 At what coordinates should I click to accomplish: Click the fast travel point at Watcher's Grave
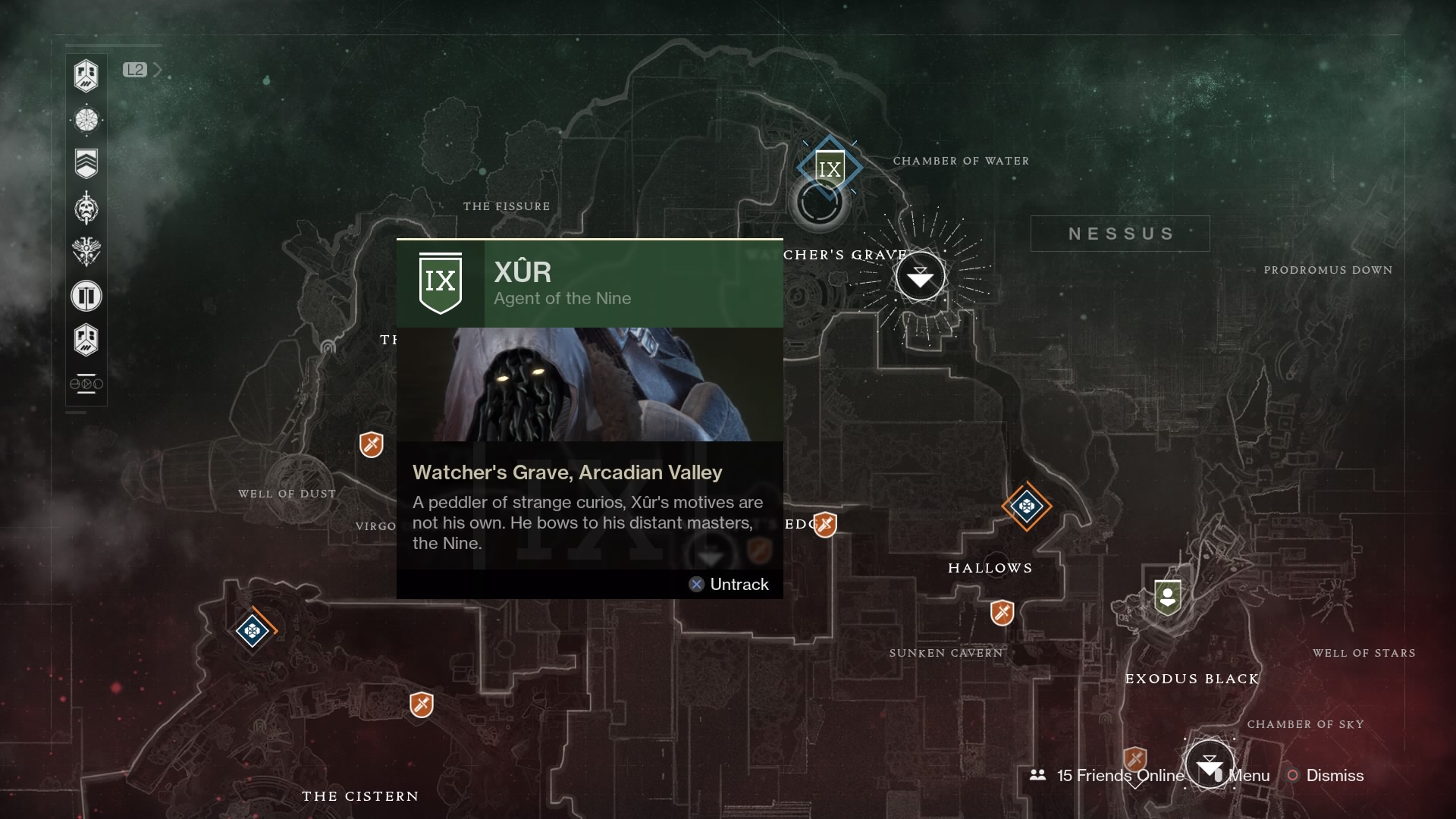(920, 277)
